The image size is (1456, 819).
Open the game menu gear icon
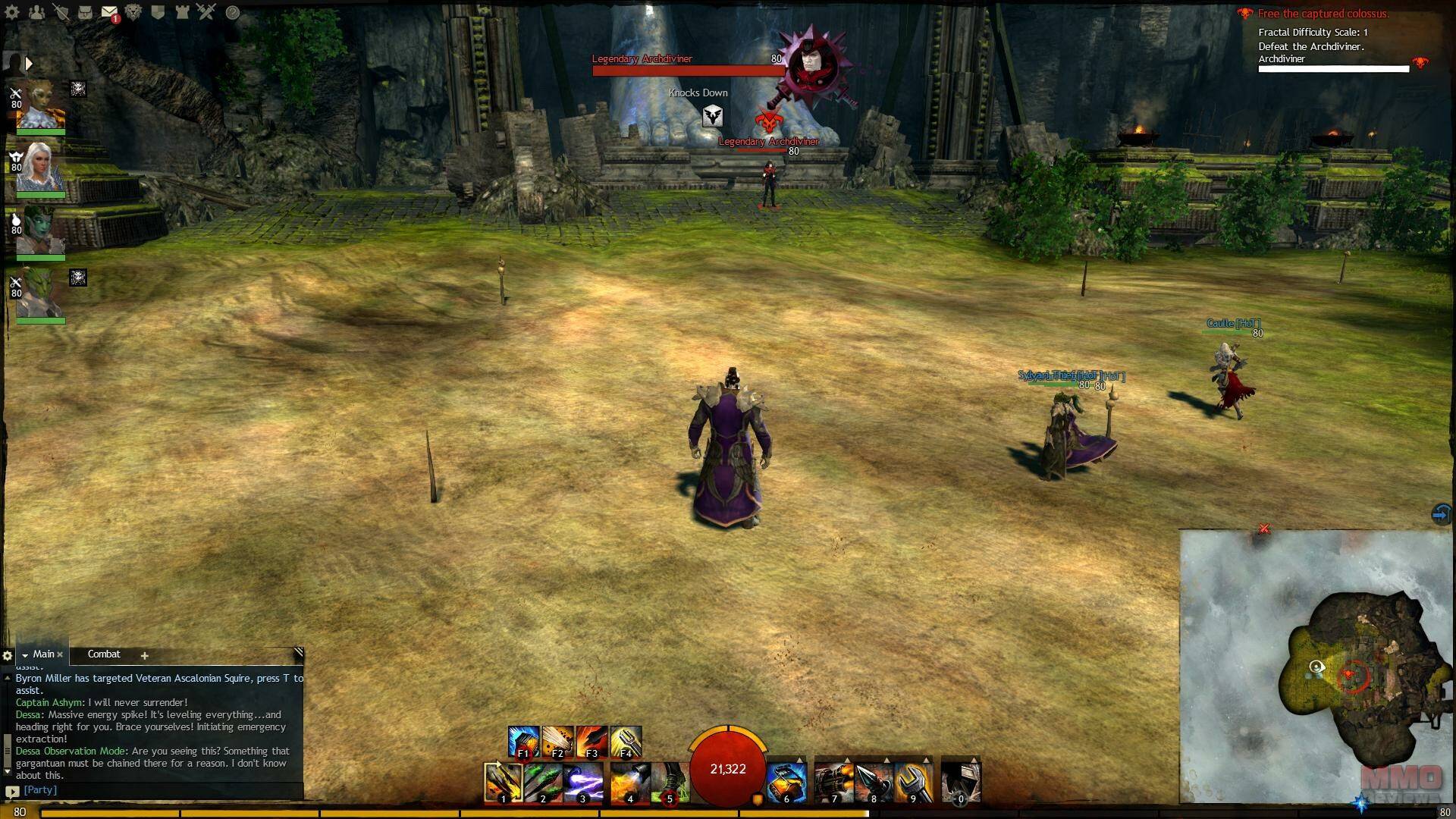(12, 12)
